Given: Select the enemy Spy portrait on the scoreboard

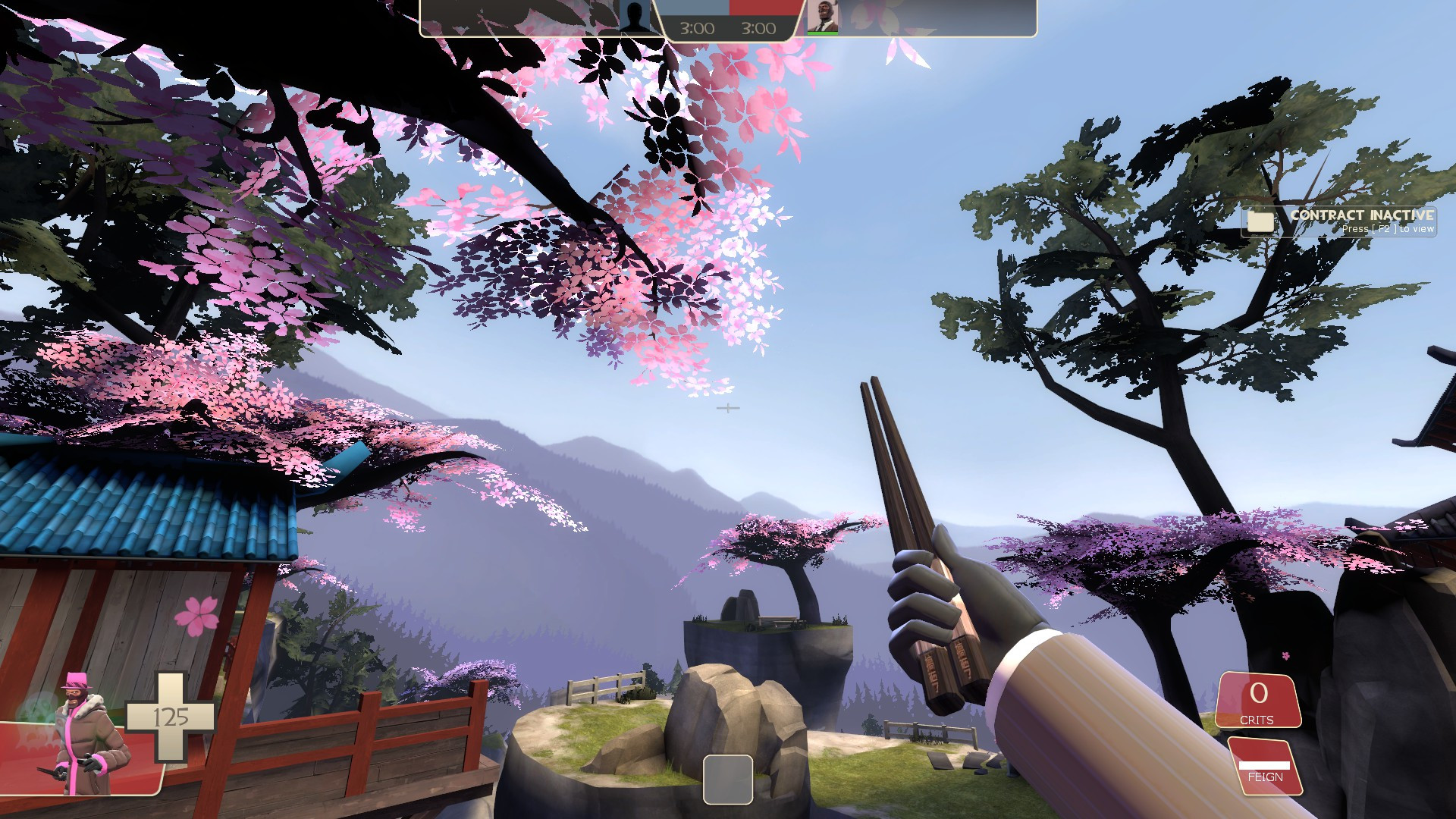Looking at the screenshot, I should 823,17.
